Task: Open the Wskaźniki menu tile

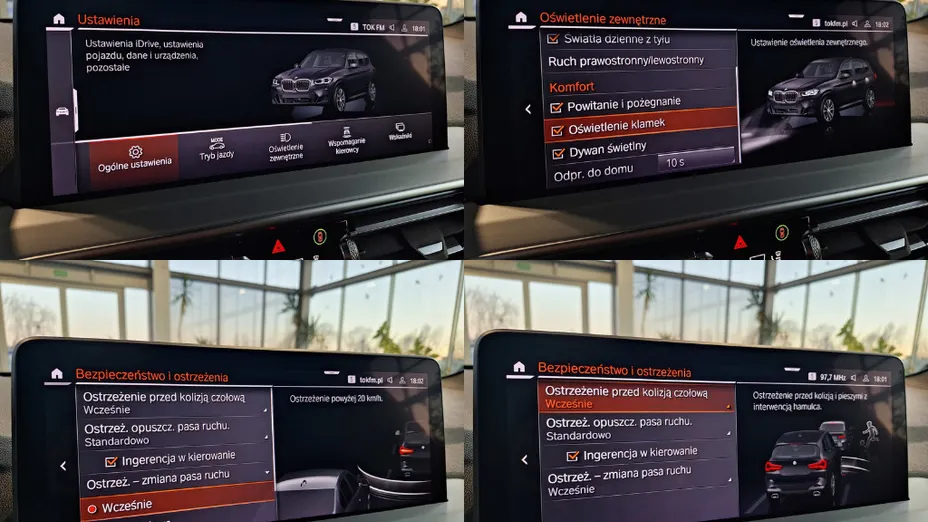Action: point(400,132)
